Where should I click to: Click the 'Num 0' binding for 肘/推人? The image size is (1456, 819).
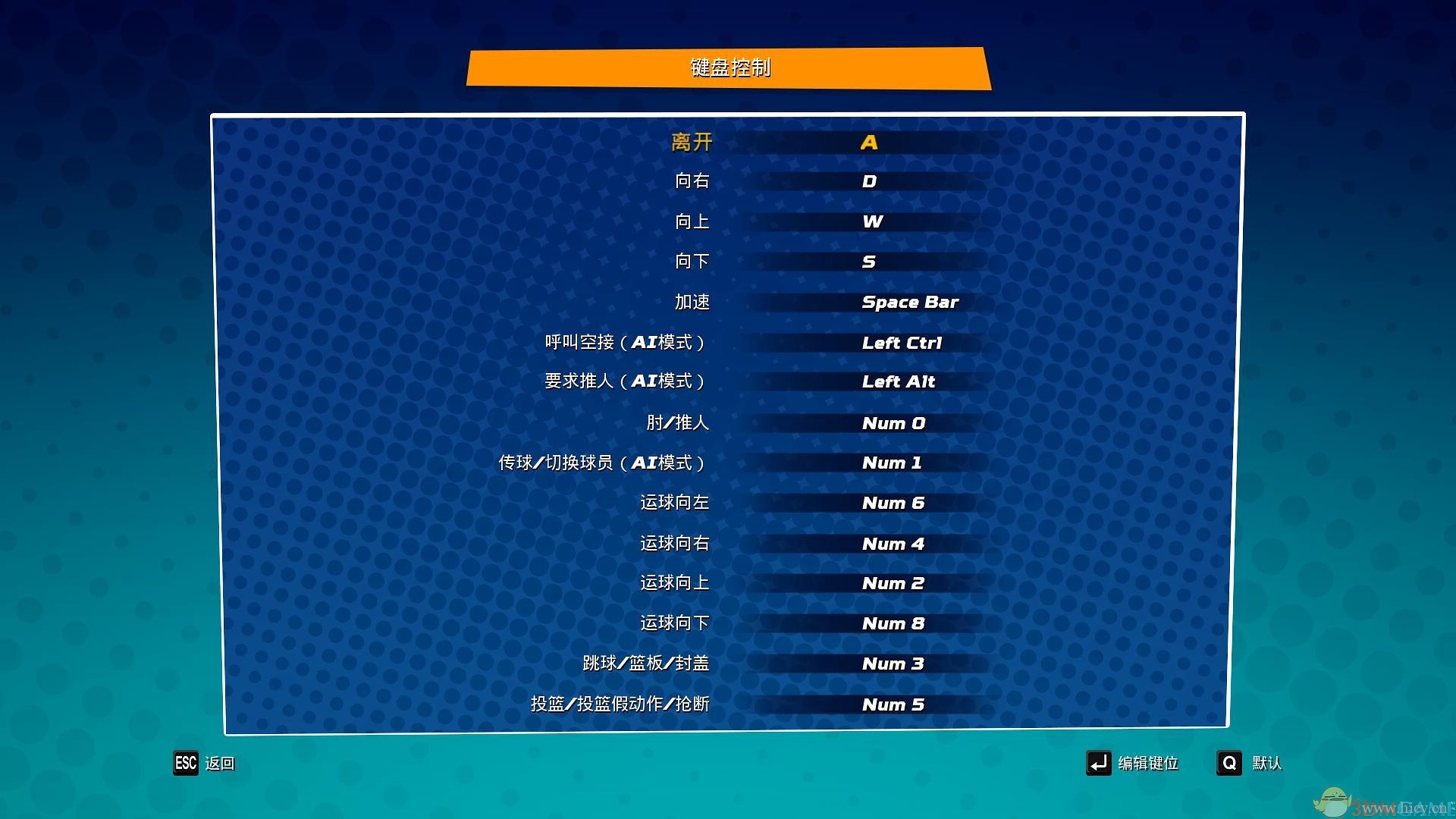pos(893,422)
